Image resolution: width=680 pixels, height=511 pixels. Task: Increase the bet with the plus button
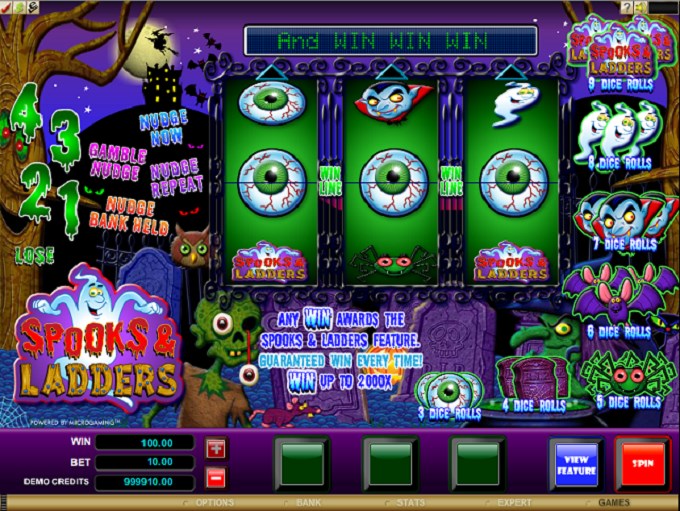[x=217, y=447]
